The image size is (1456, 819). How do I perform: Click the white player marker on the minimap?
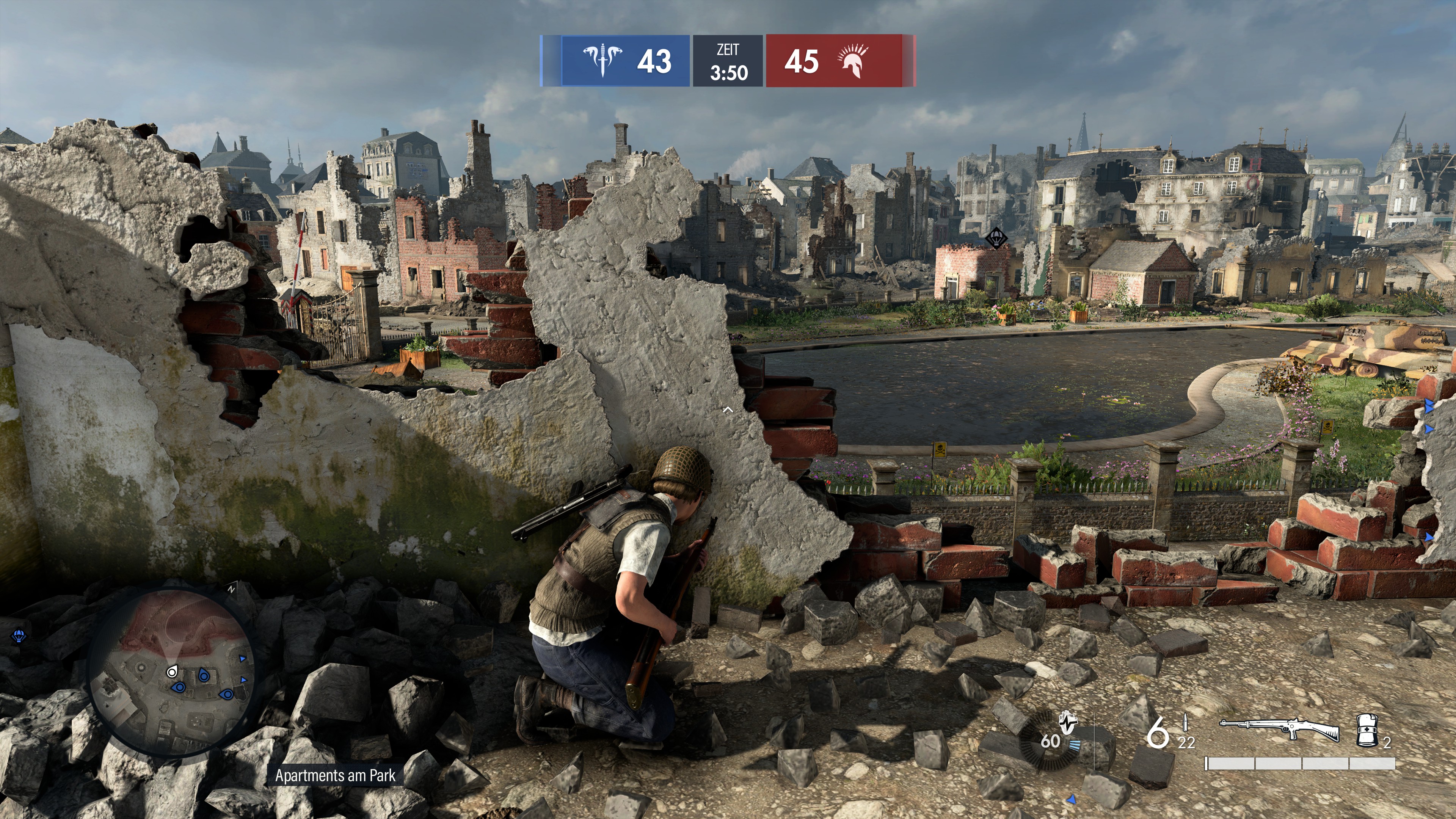172,672
